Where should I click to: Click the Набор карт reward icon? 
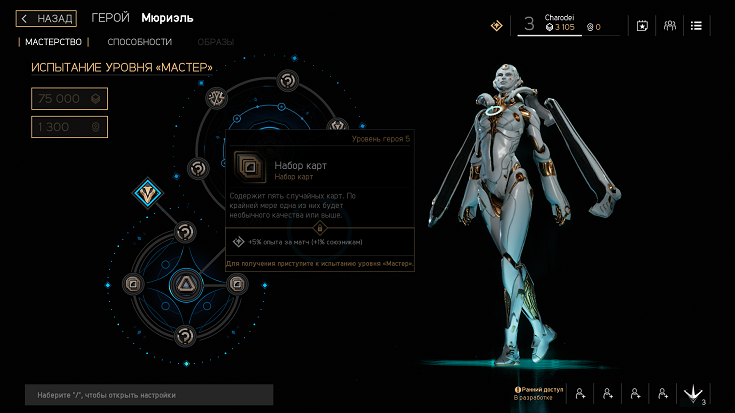pos(246,166)
